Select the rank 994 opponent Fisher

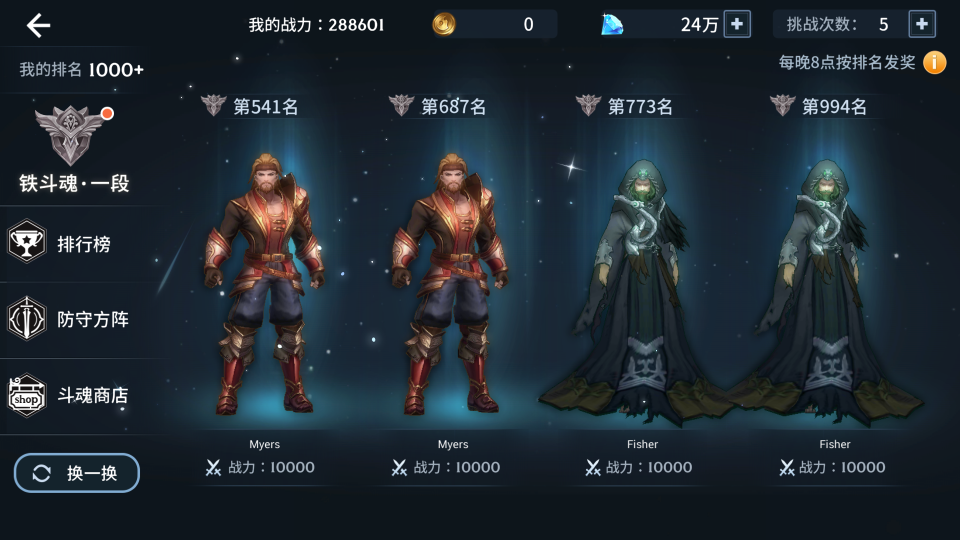pos(834,290)
